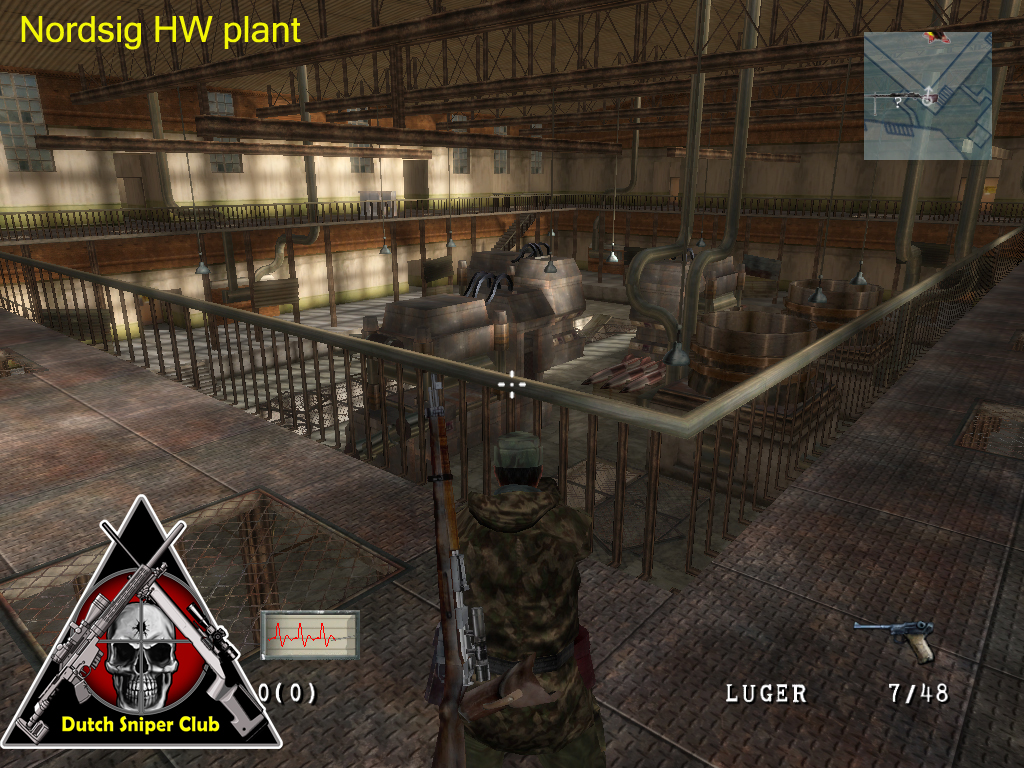Select the Luger pistol weapon icon
The image size is (1024, 768).
(x=894, y=637)
